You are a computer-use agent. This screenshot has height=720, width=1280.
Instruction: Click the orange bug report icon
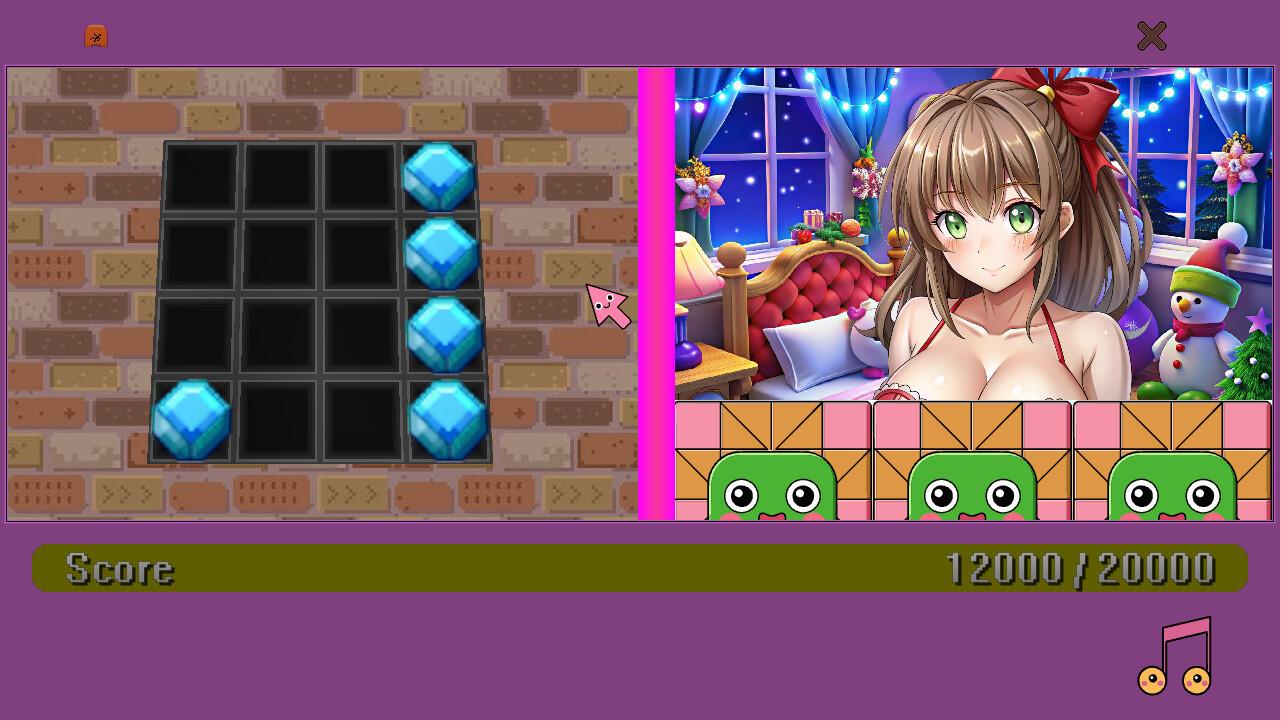[95, 35]
